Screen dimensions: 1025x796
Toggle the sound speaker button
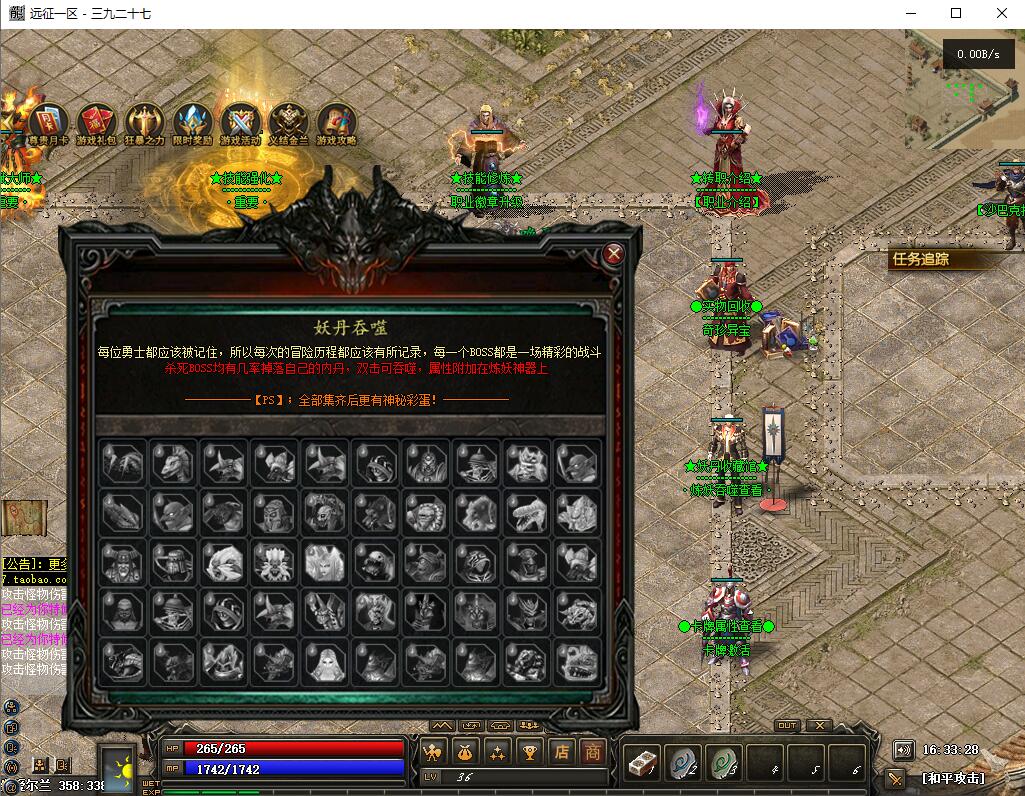(x=903, y=750)
